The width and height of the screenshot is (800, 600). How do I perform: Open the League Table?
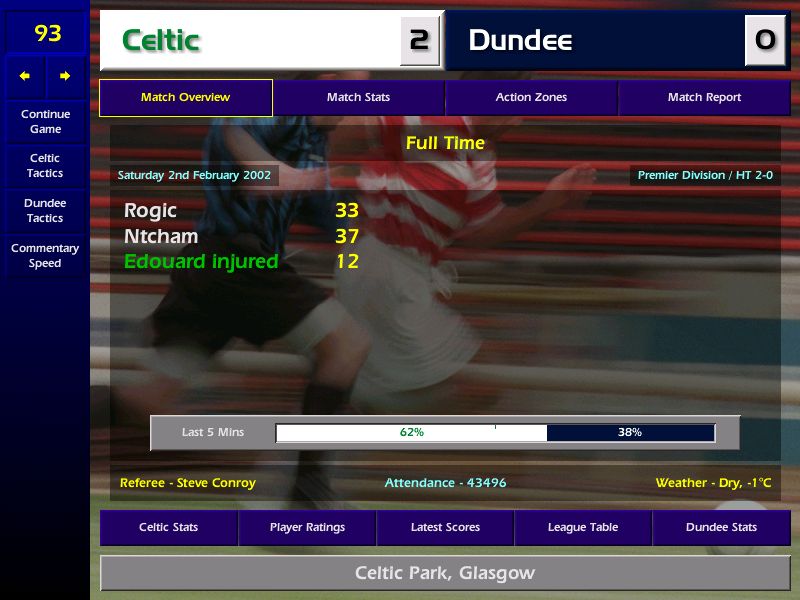tap(583, 527)
